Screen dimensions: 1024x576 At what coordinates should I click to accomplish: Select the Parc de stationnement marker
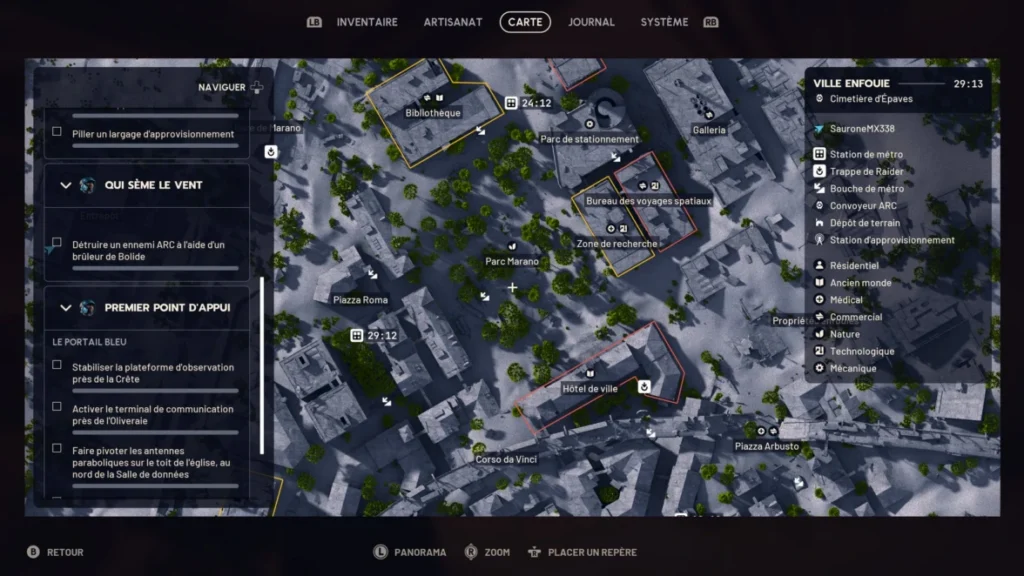coord(589,139)
